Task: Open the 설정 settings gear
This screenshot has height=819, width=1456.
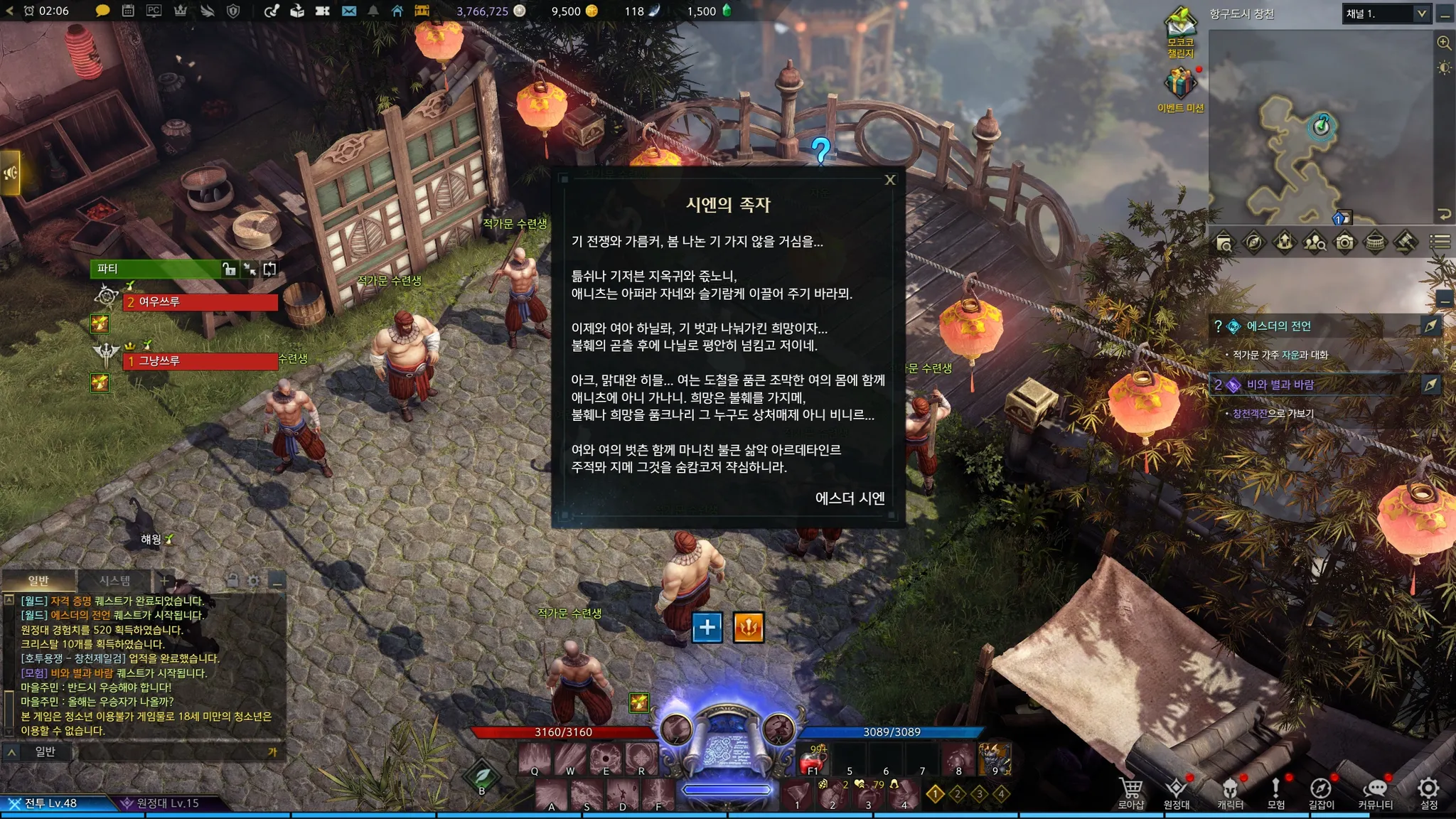Action: coord(1428,791)
